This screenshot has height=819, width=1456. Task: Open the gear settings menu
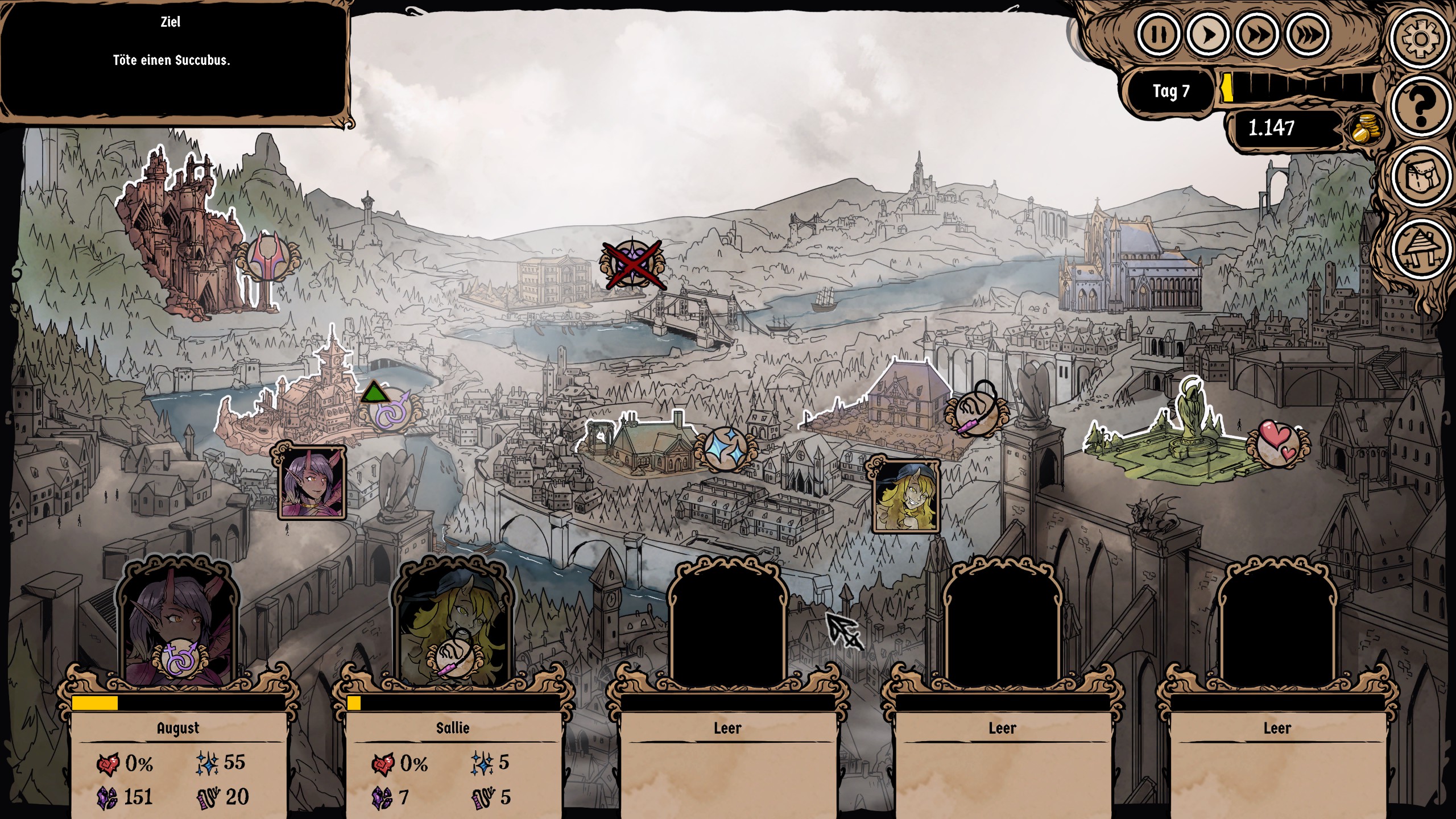tap(1420, 39)
